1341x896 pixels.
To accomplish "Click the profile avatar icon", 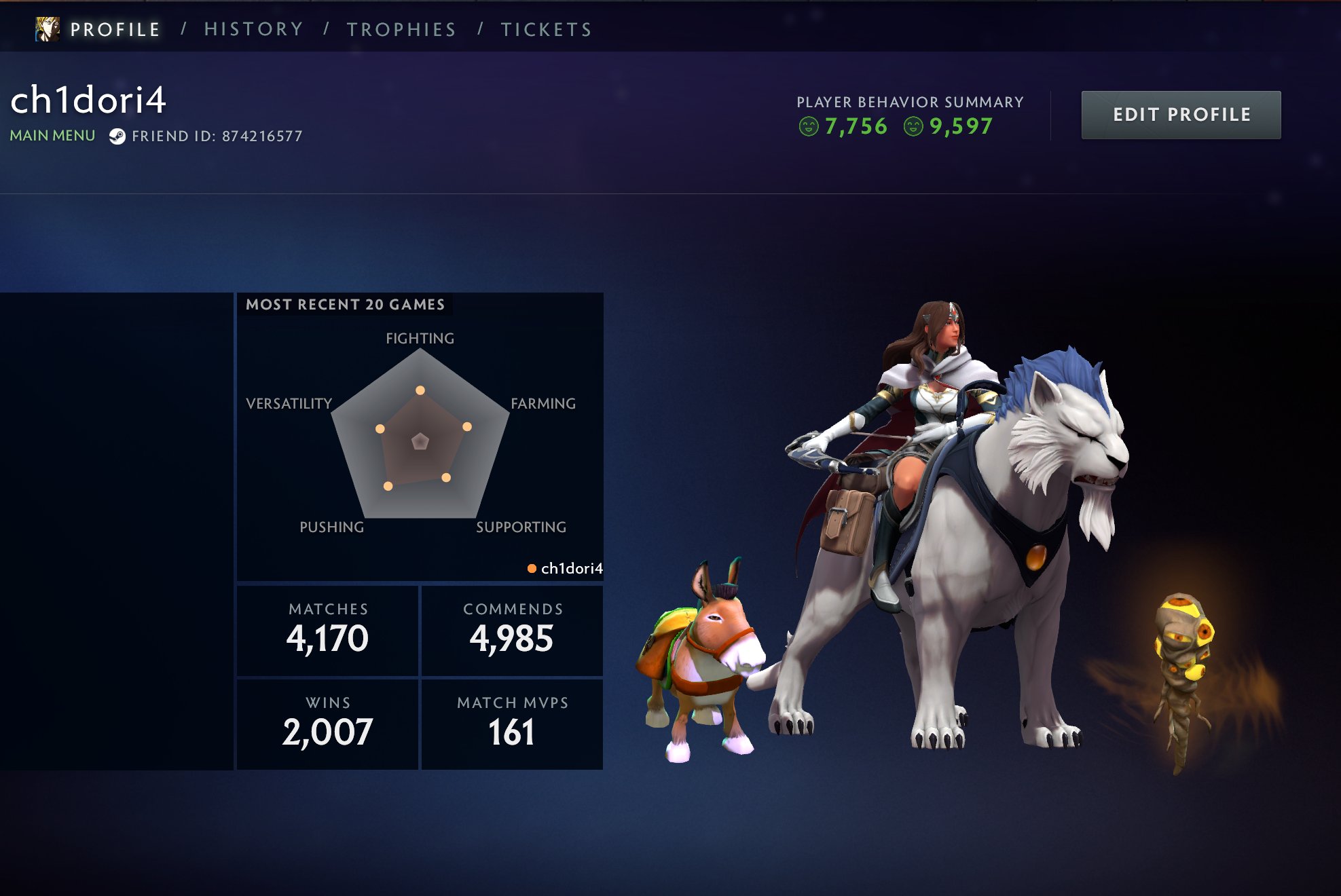I will coord(48,29).
